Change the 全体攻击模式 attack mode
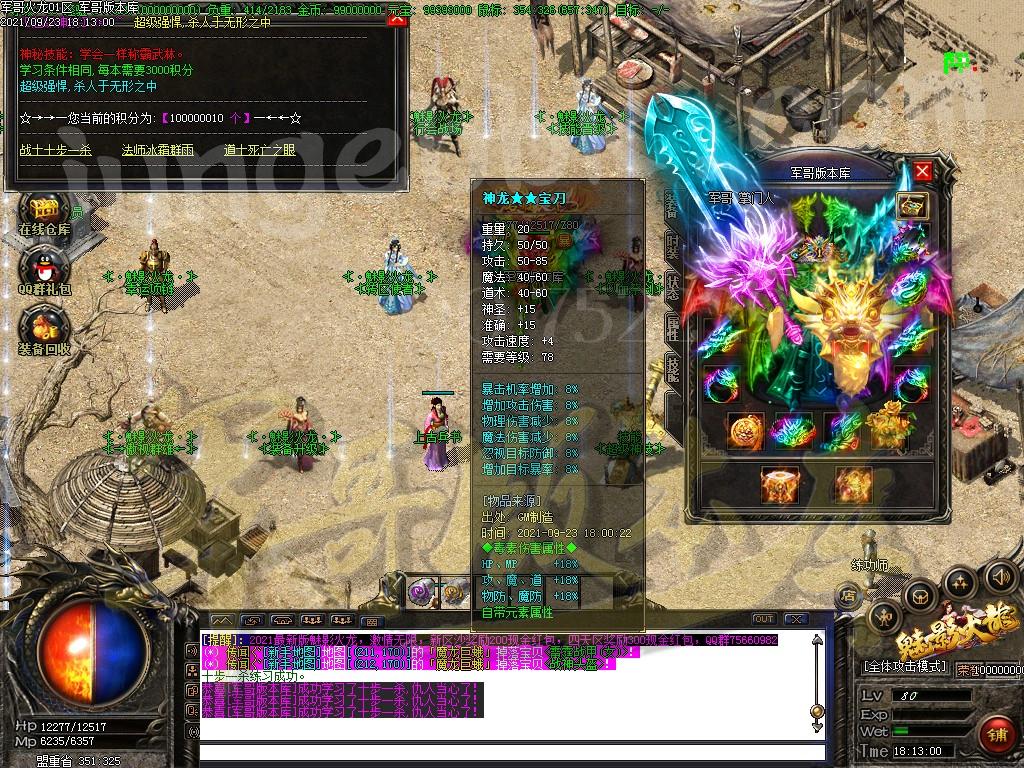Image resolution: width=1024 pixels, height=768 pixels. click(x=904, y=666)
